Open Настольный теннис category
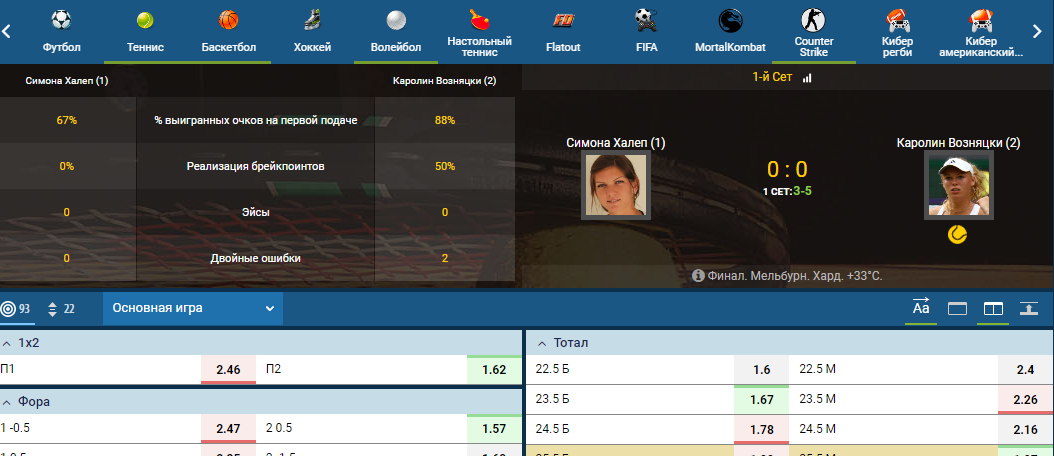The image size is (1054, 456). coord(480,31)
